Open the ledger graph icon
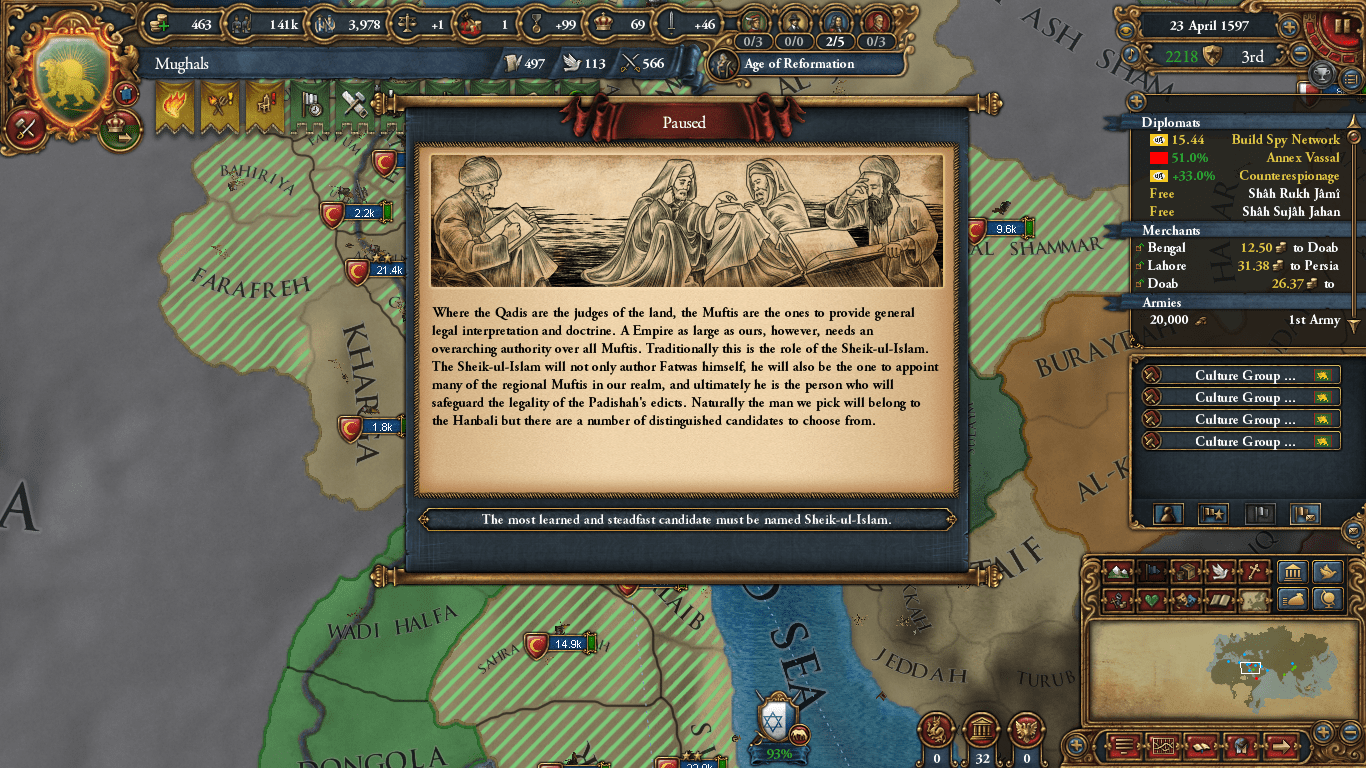Image resolution: width=1366 pixels, height=768 pixels. 1164,745
